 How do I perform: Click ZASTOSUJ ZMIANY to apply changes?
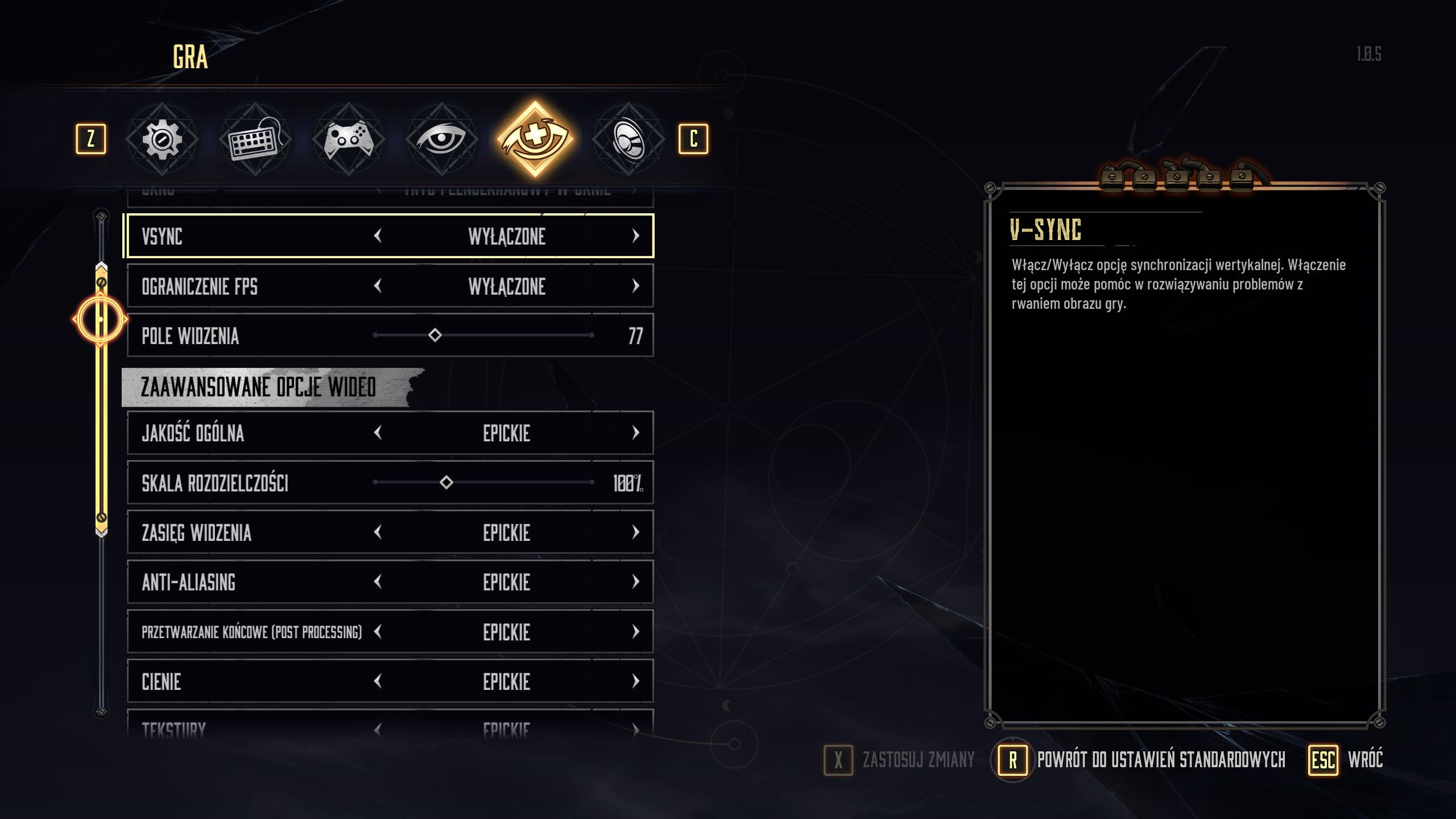pyautogui.click(x=918, y=758)
